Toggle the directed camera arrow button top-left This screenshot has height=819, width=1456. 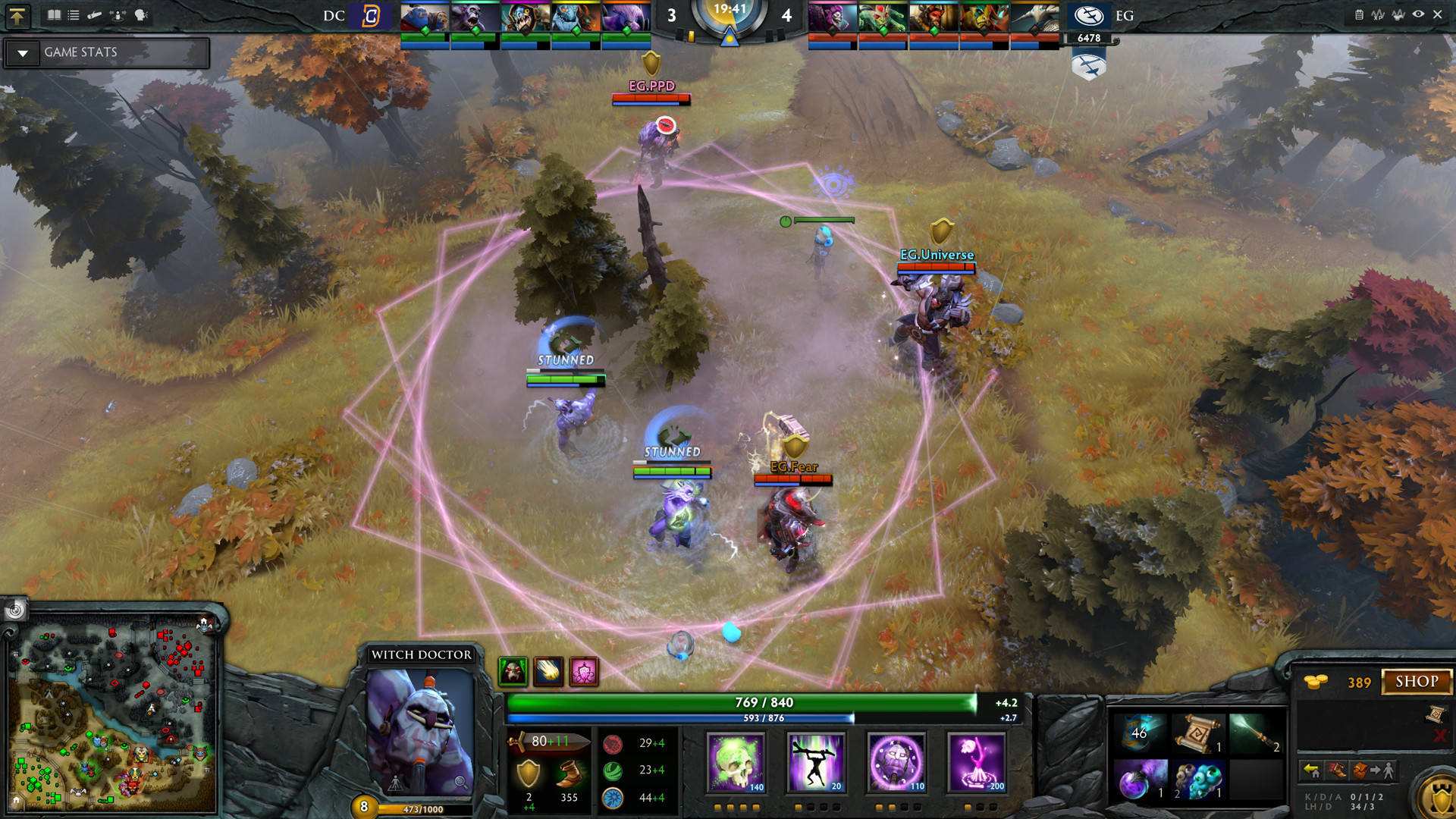tap(18, 17)
